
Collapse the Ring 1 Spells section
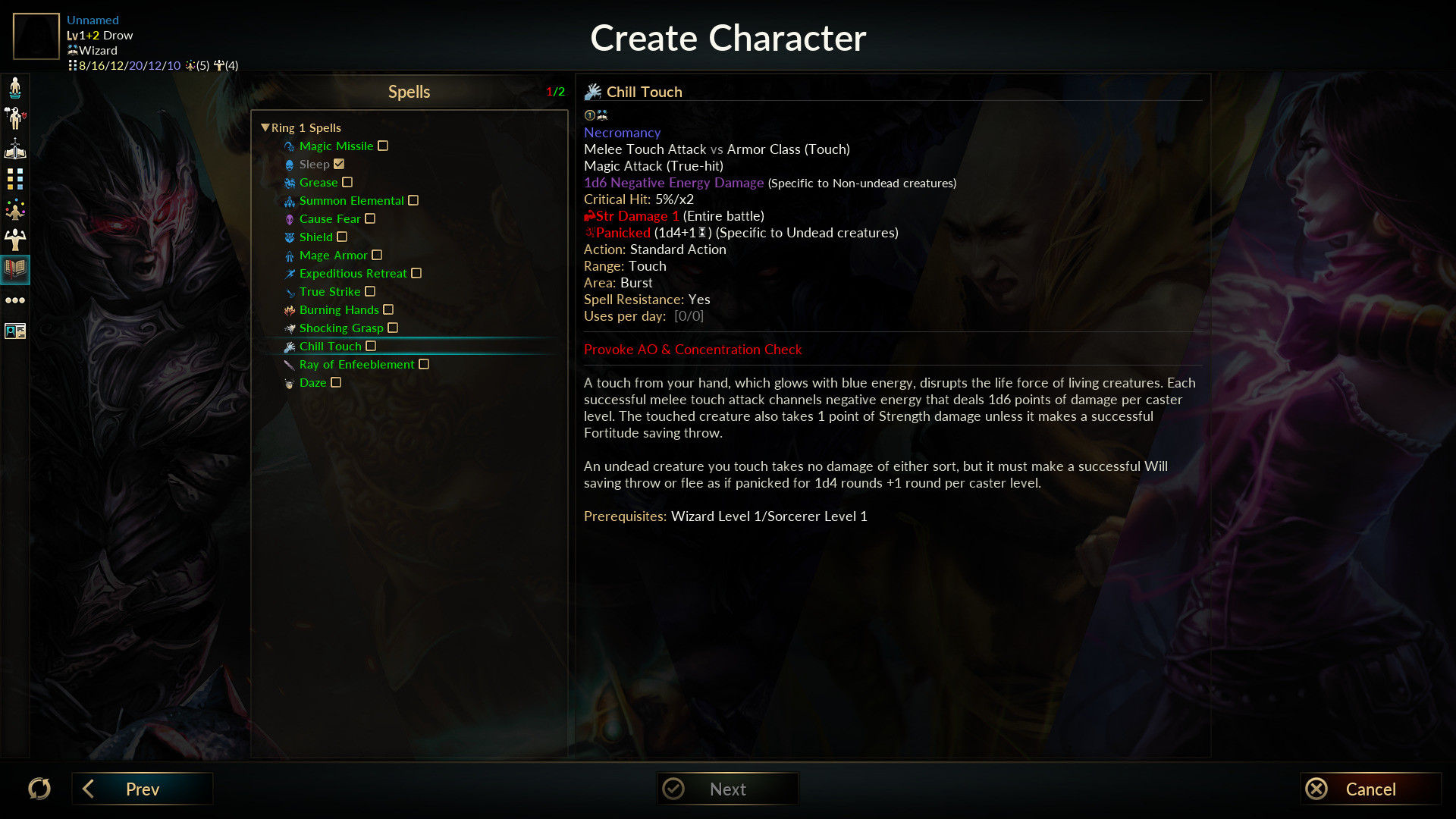click(265, 127)
